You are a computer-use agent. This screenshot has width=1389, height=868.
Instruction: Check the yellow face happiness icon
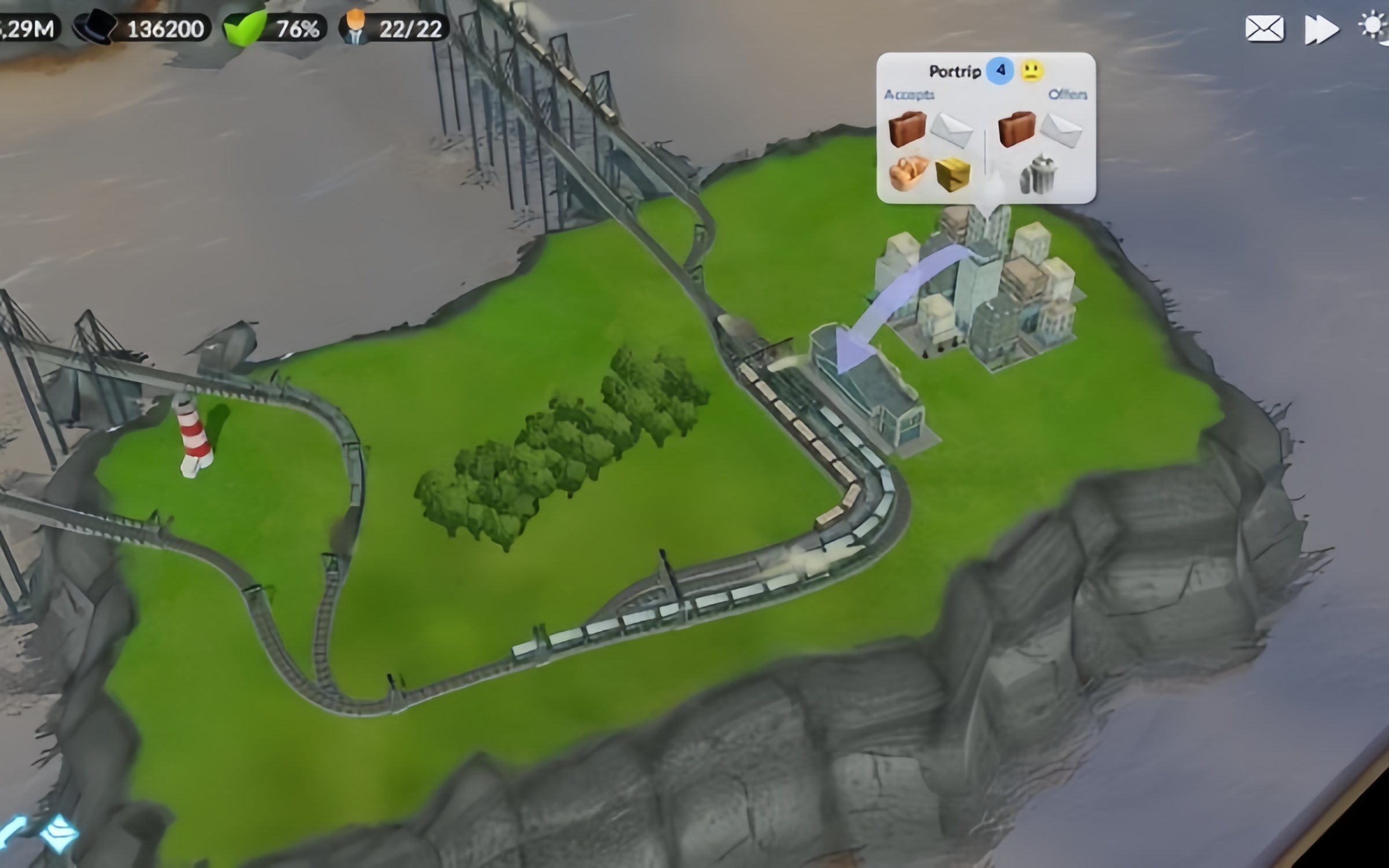point(1032,71)
